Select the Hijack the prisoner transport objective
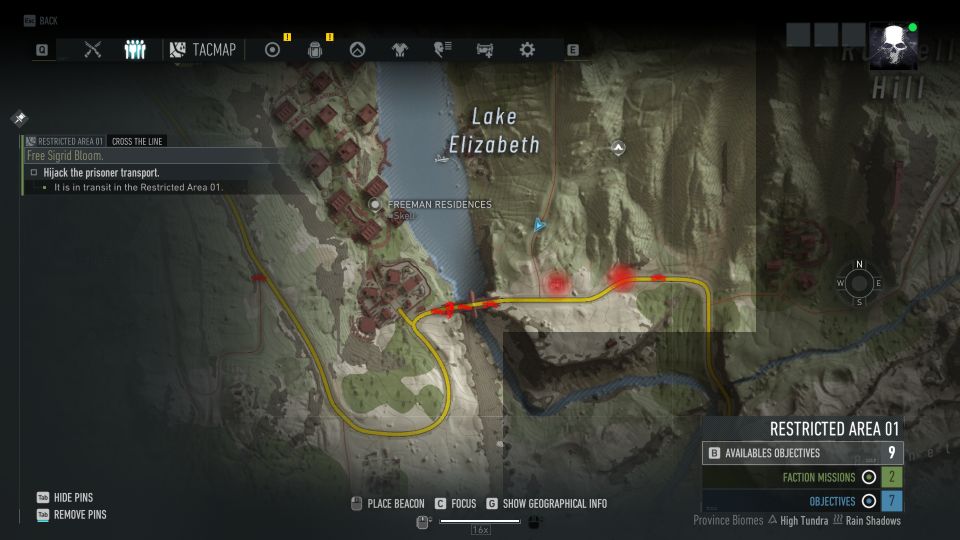 pos(100,173)
